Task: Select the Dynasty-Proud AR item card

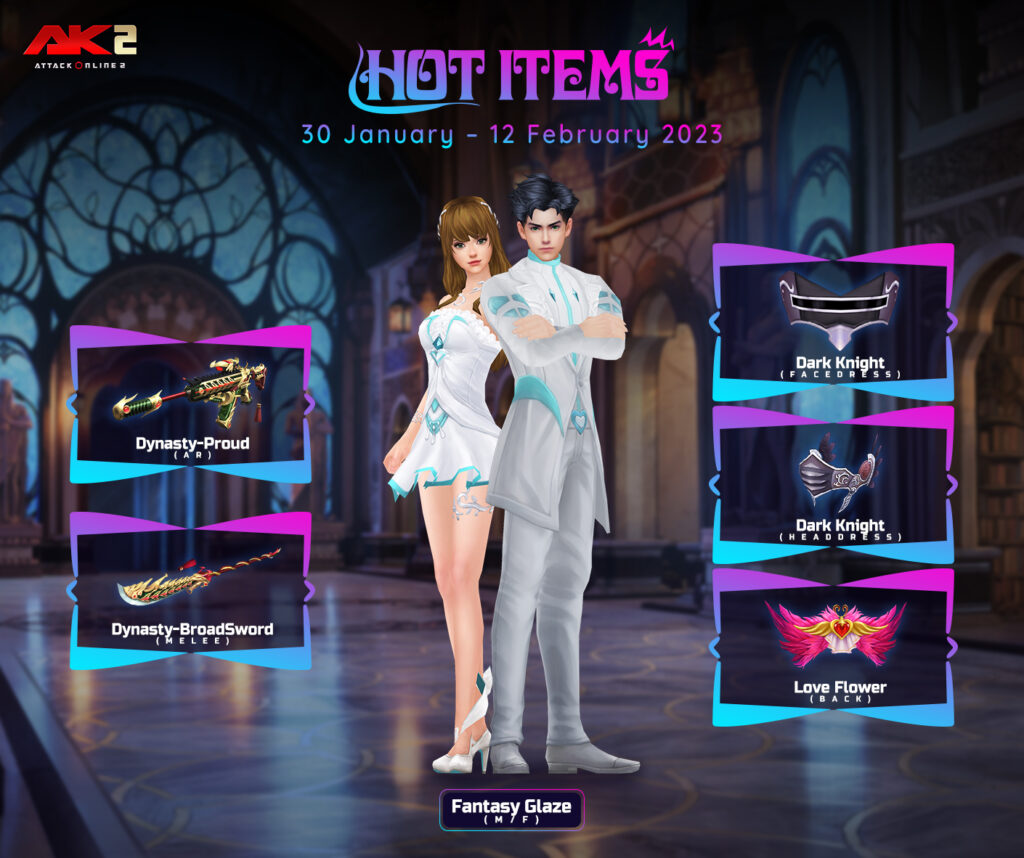Action: (190, 405)
